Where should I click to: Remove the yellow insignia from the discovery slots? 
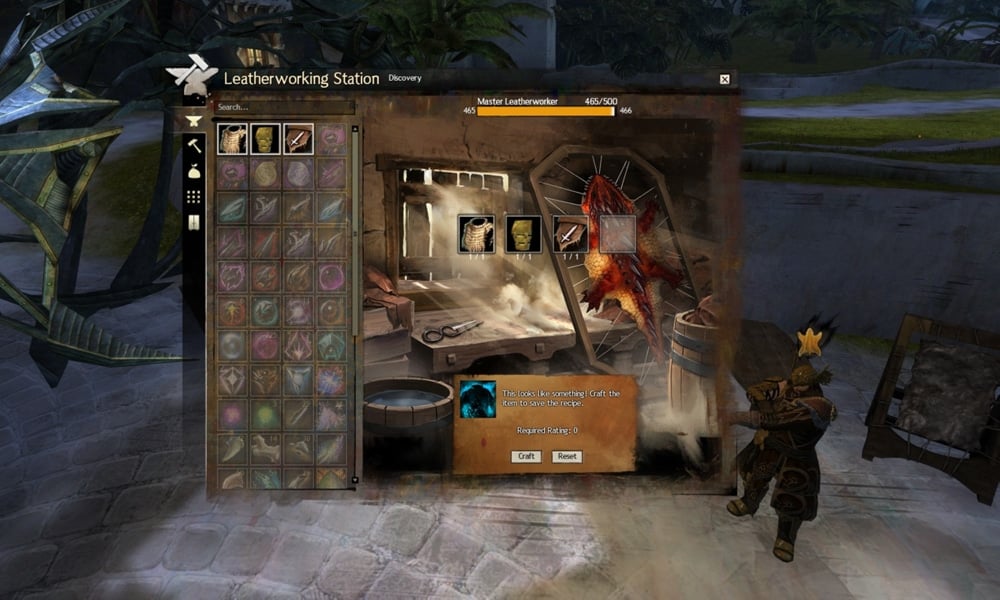click(x=523, y=233)
